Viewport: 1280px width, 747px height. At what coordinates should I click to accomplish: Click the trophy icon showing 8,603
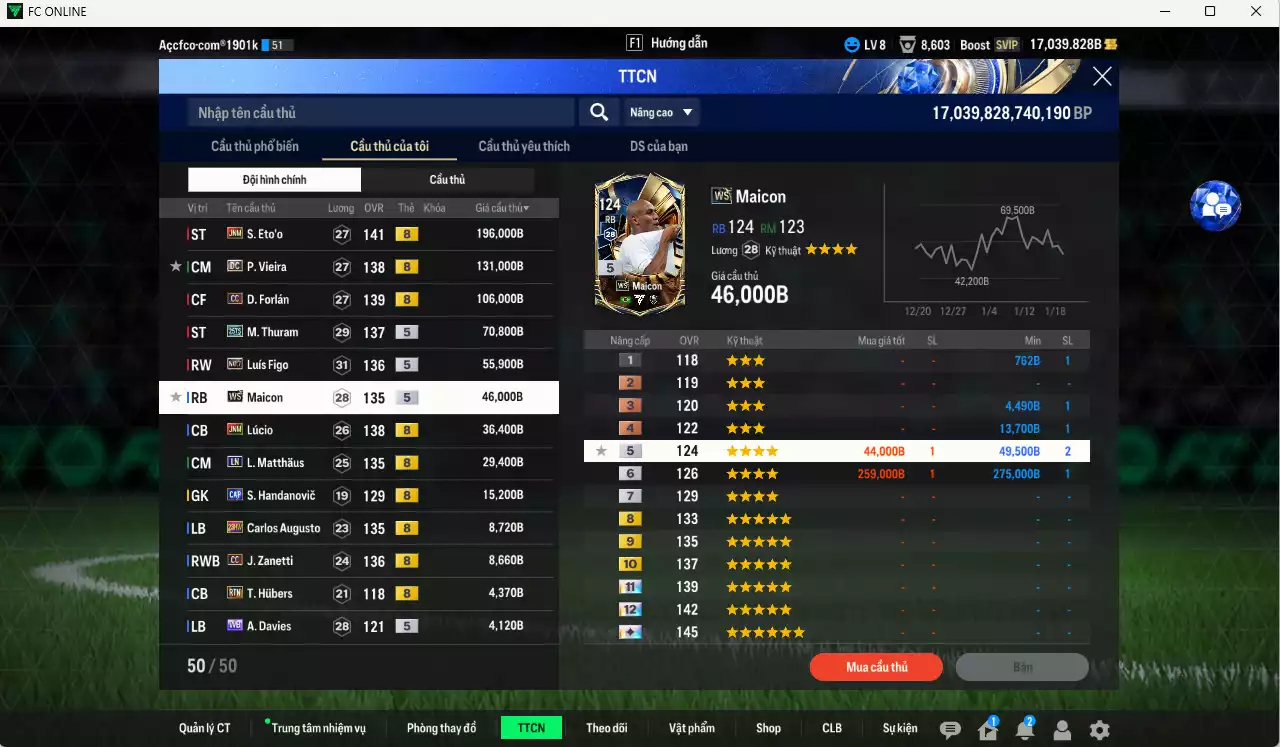tap(906, 44)
